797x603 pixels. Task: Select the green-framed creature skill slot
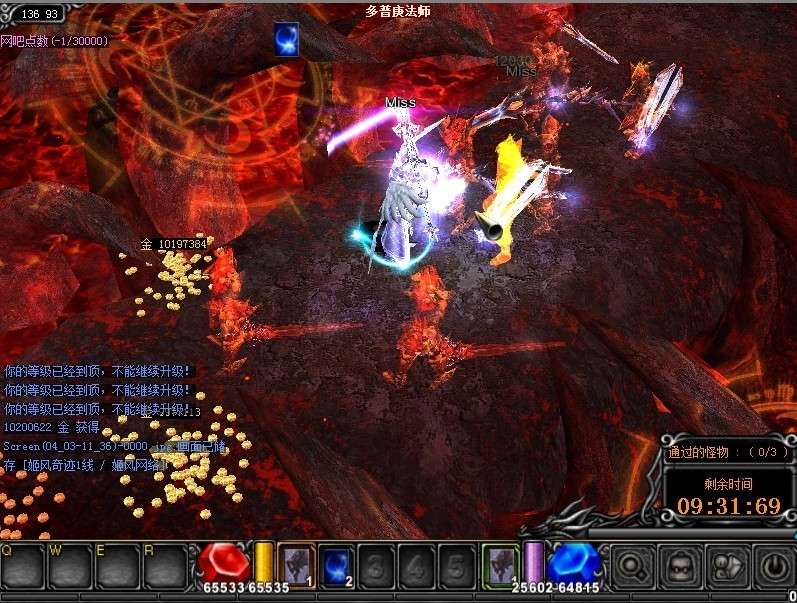click(499, 564)
